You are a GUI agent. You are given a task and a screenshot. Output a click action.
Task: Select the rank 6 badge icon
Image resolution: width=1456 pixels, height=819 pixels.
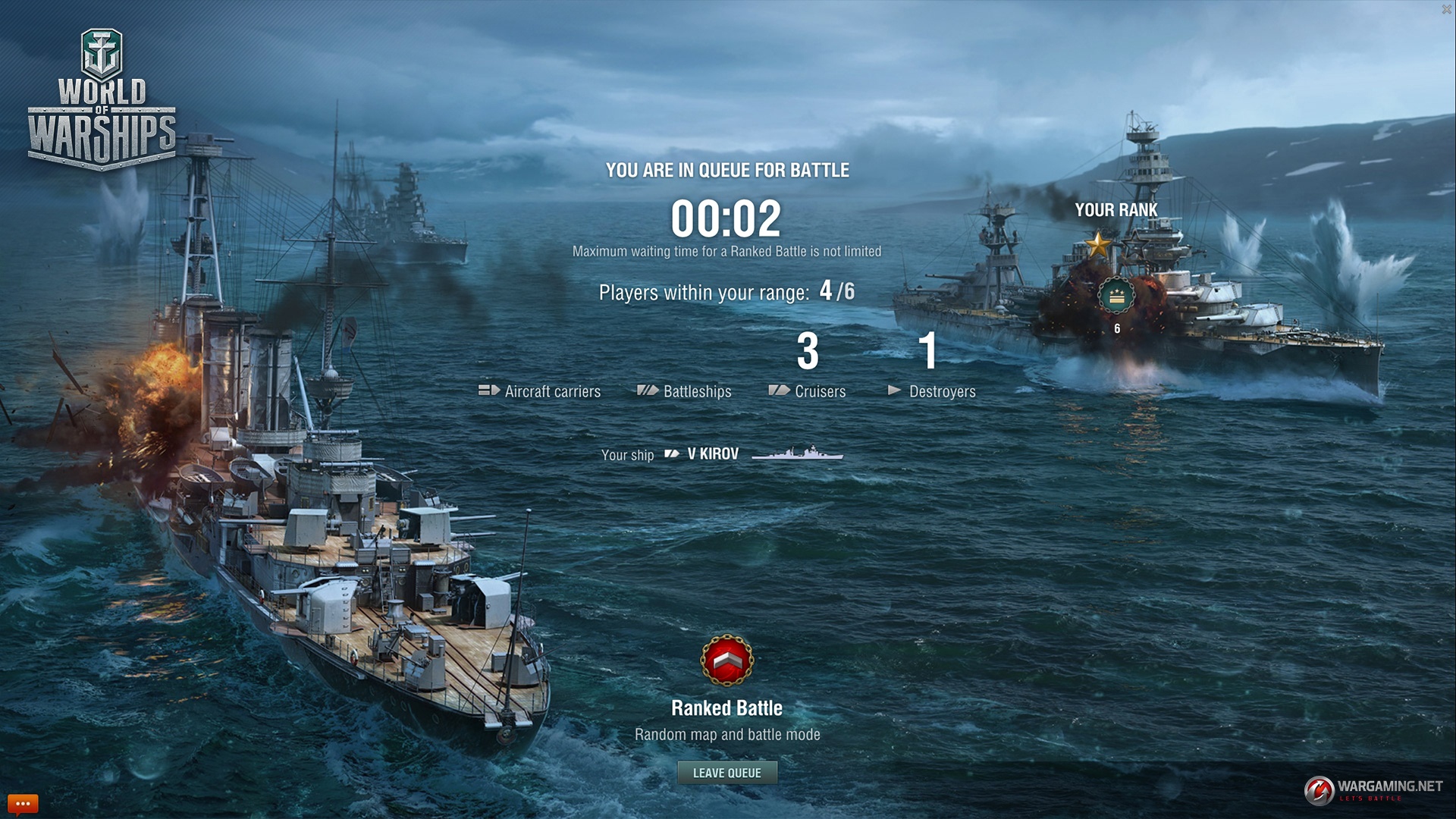pyautogui.click(x=1116, y=297)
